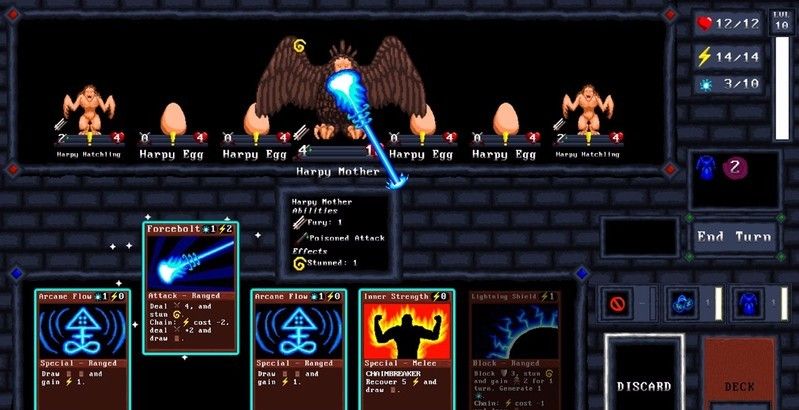799x410 pixels.
Task: Select the purple orb with number 2
Action: click(735, 166)
